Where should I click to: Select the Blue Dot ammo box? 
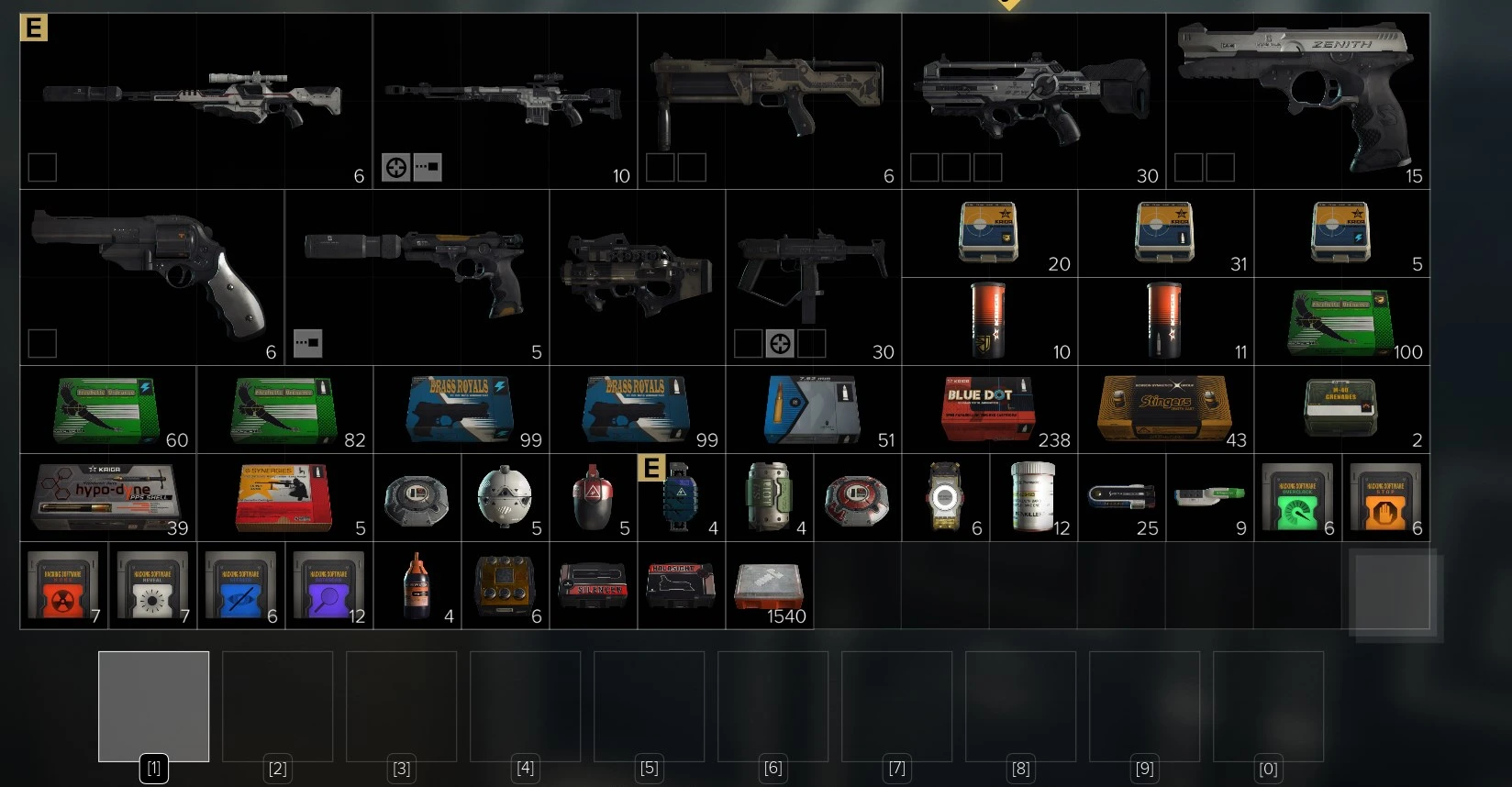click(x=990, y=410)
